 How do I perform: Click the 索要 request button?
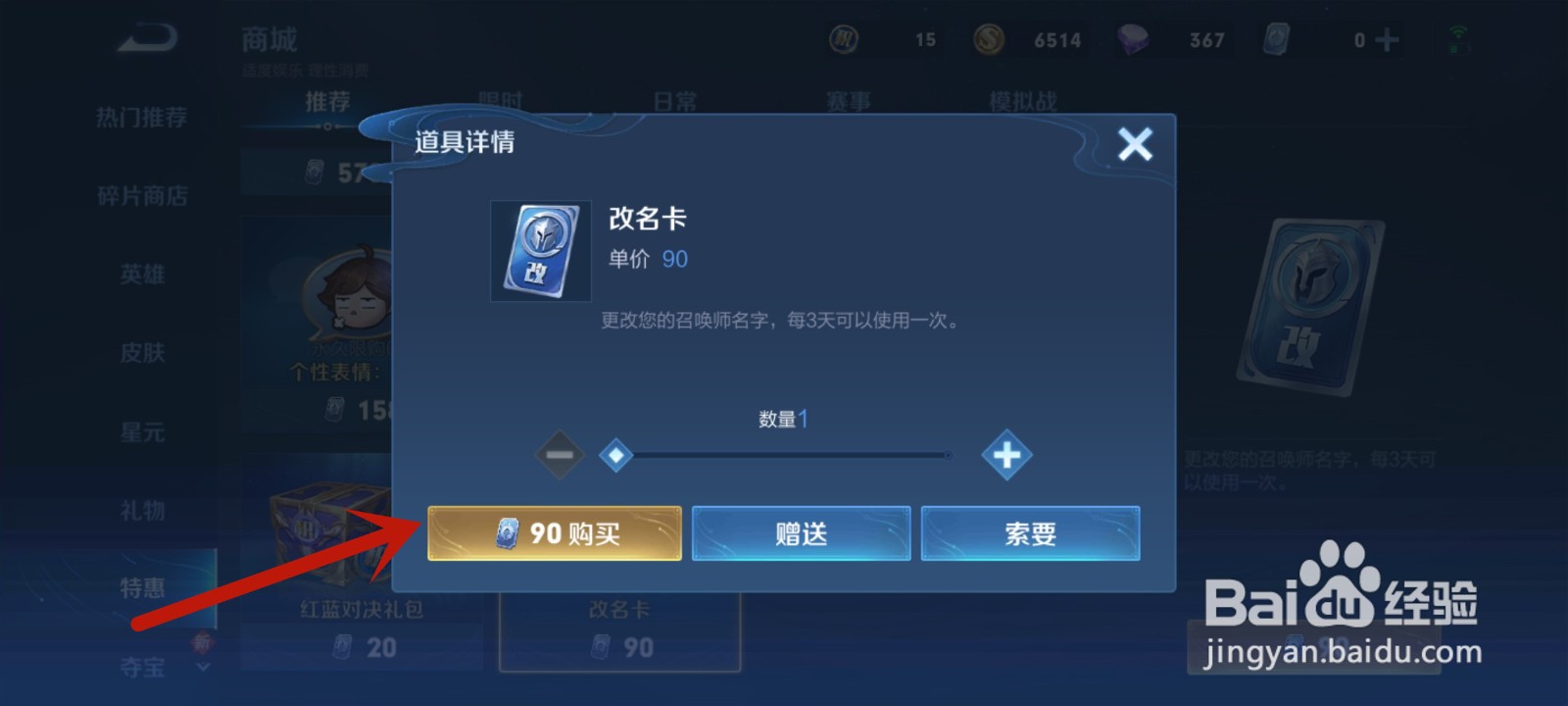[1031, 532]
